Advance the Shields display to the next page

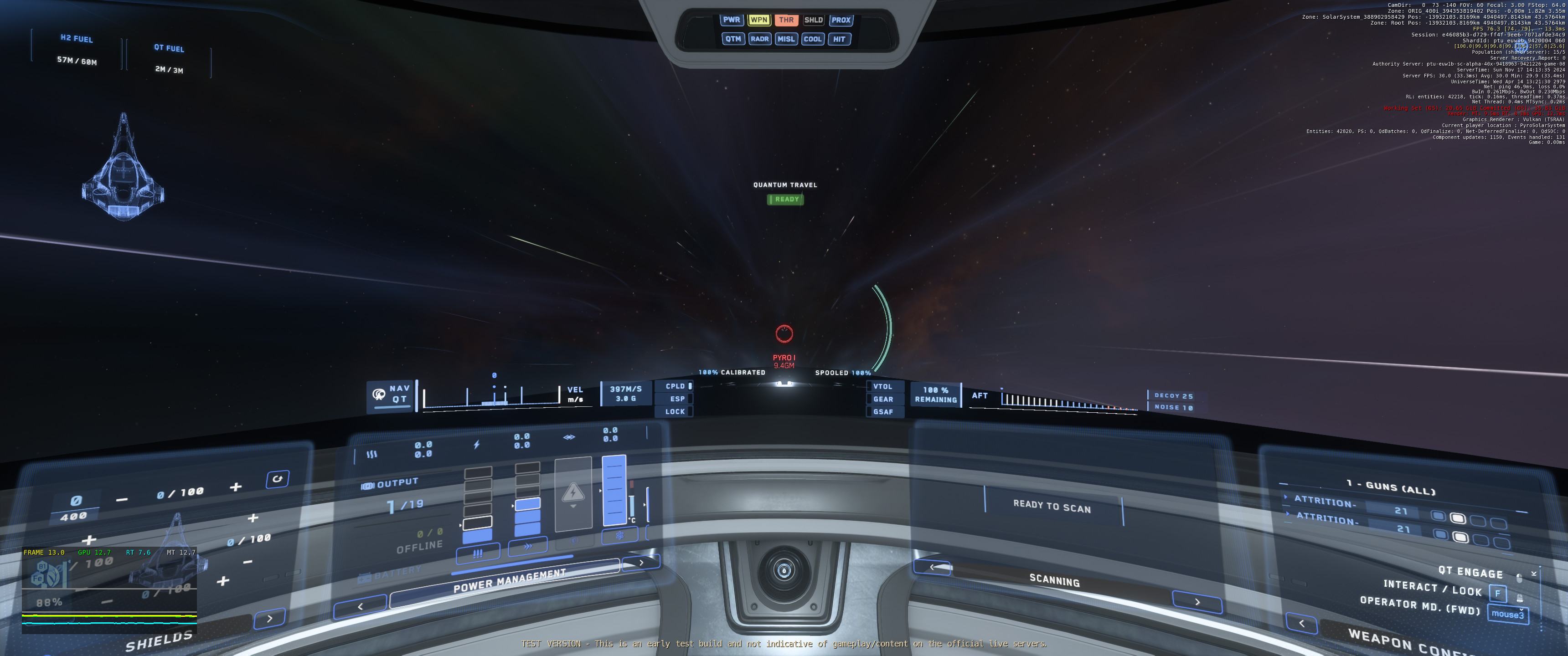[270, 618]
